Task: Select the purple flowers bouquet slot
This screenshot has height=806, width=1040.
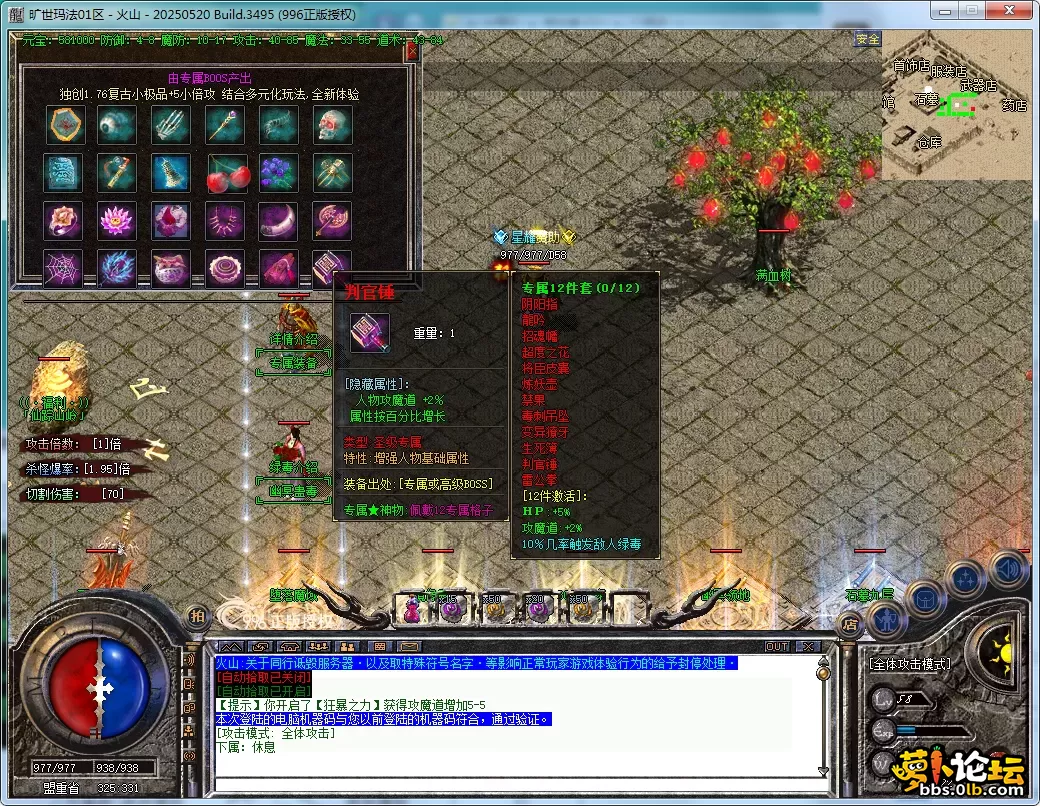Action: pyautogui.click(x=279, y=173)
